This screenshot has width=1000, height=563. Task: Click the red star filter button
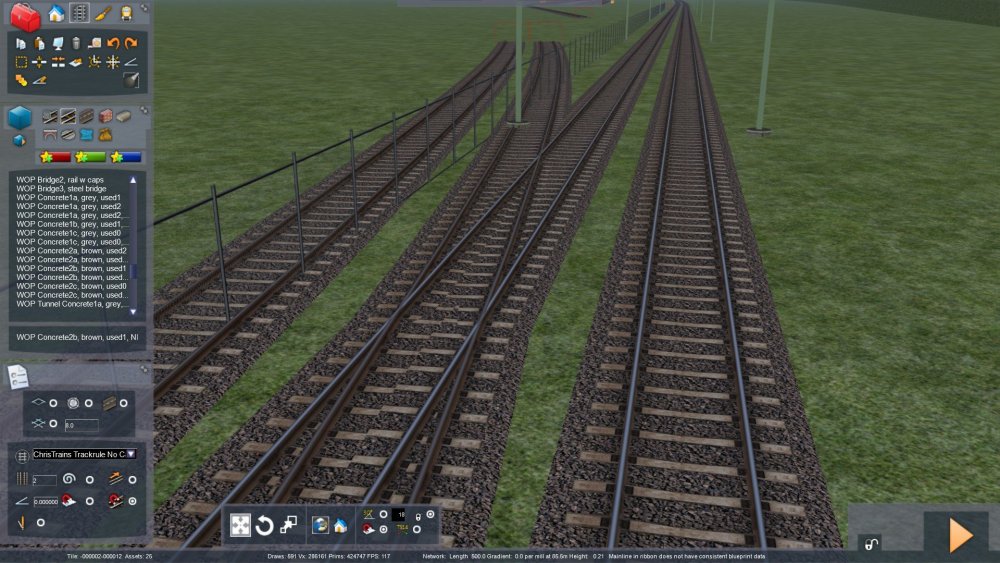[x=55, y=157]
